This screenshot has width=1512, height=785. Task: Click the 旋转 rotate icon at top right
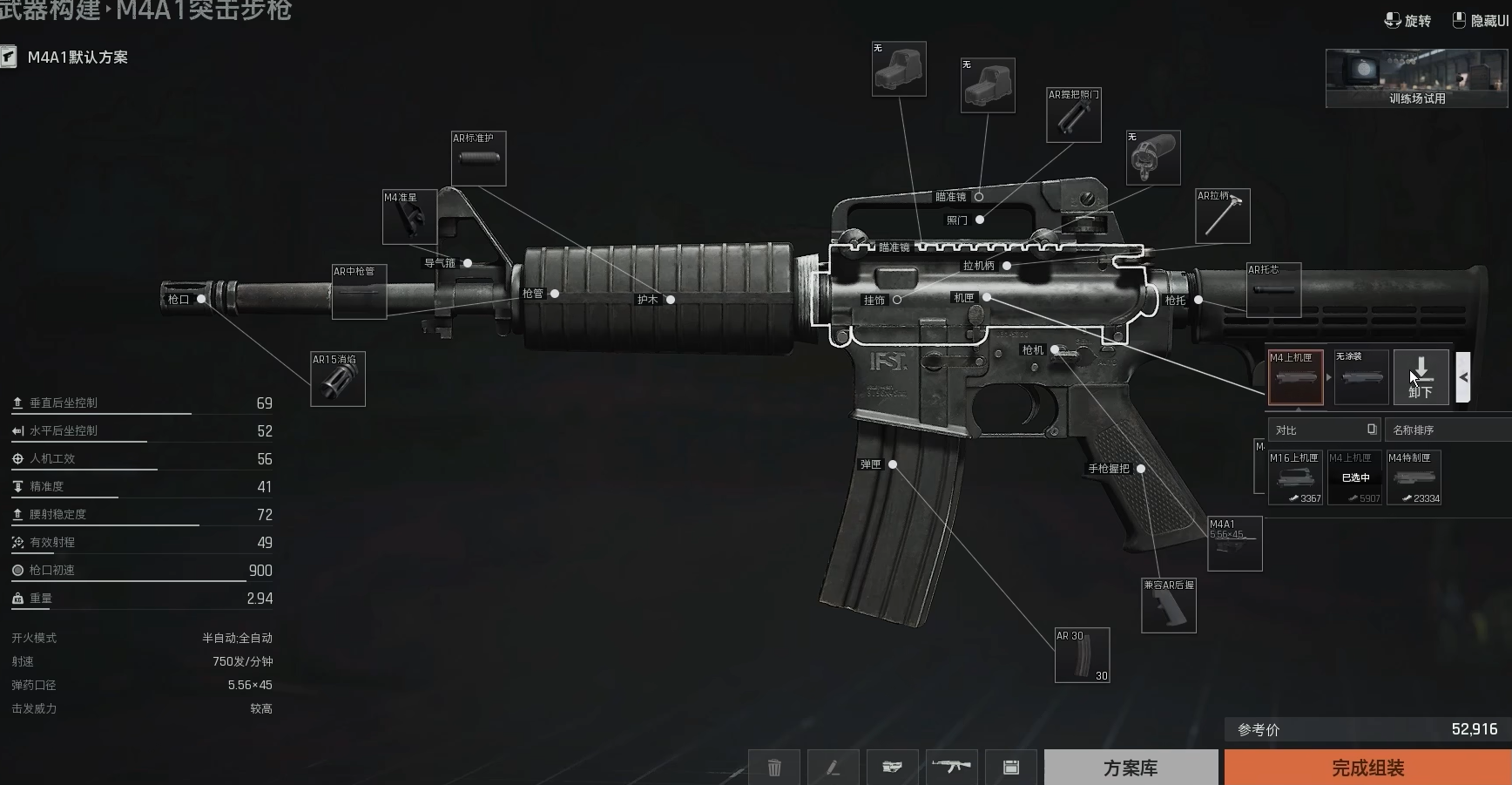coord(1394,19)
